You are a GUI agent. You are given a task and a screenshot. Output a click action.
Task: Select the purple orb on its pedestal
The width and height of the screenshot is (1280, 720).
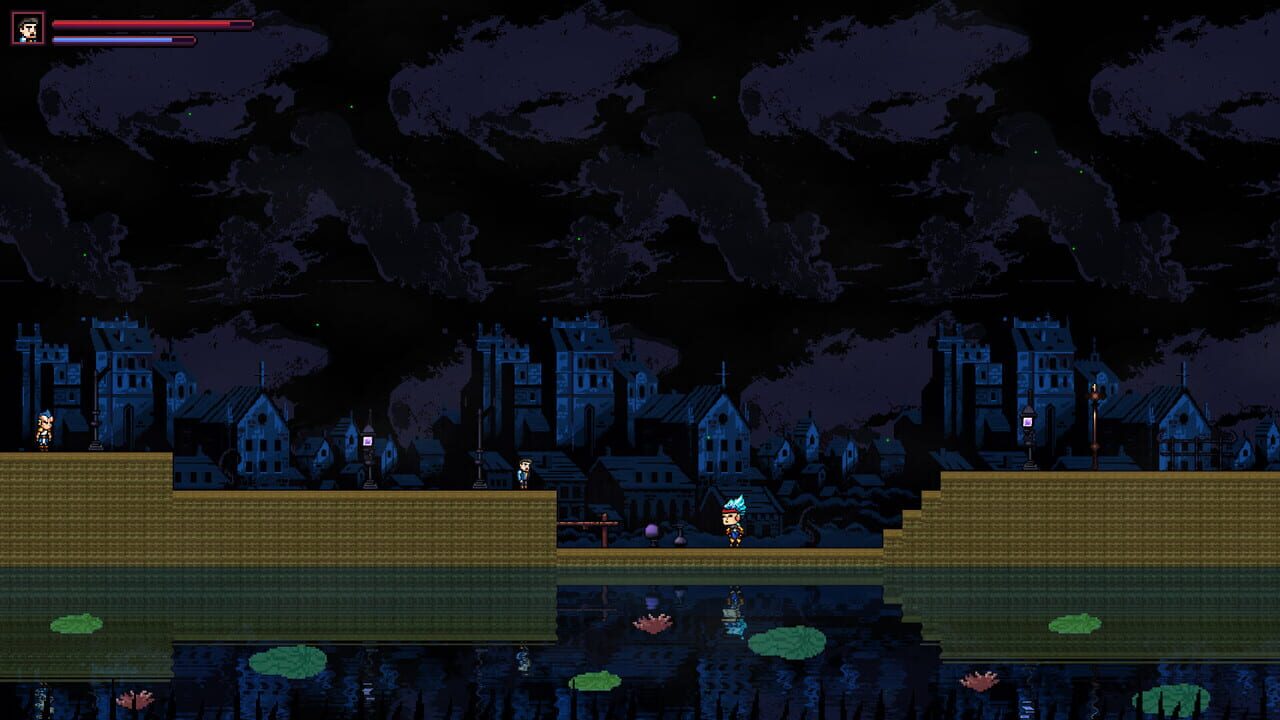[x=649, y=530]
